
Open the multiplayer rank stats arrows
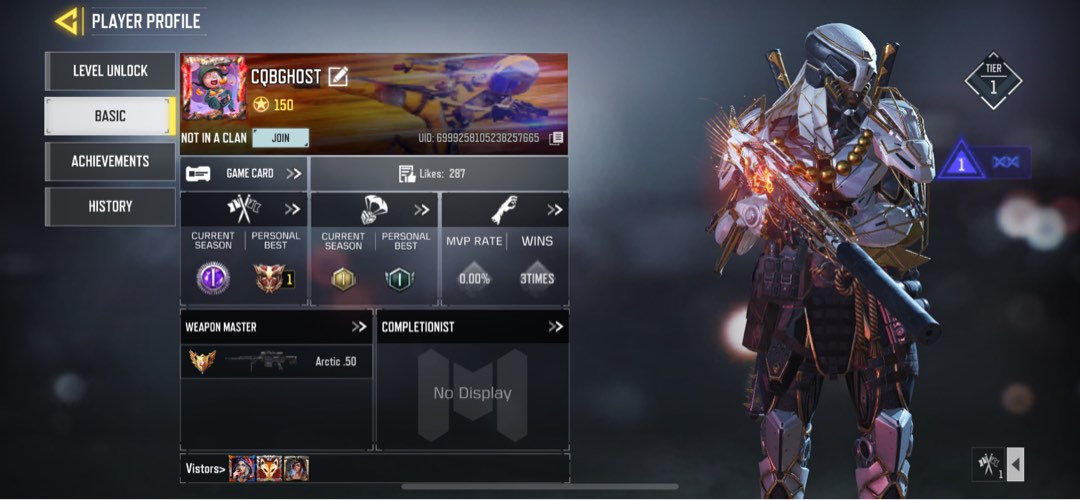(x=292, y=209)
